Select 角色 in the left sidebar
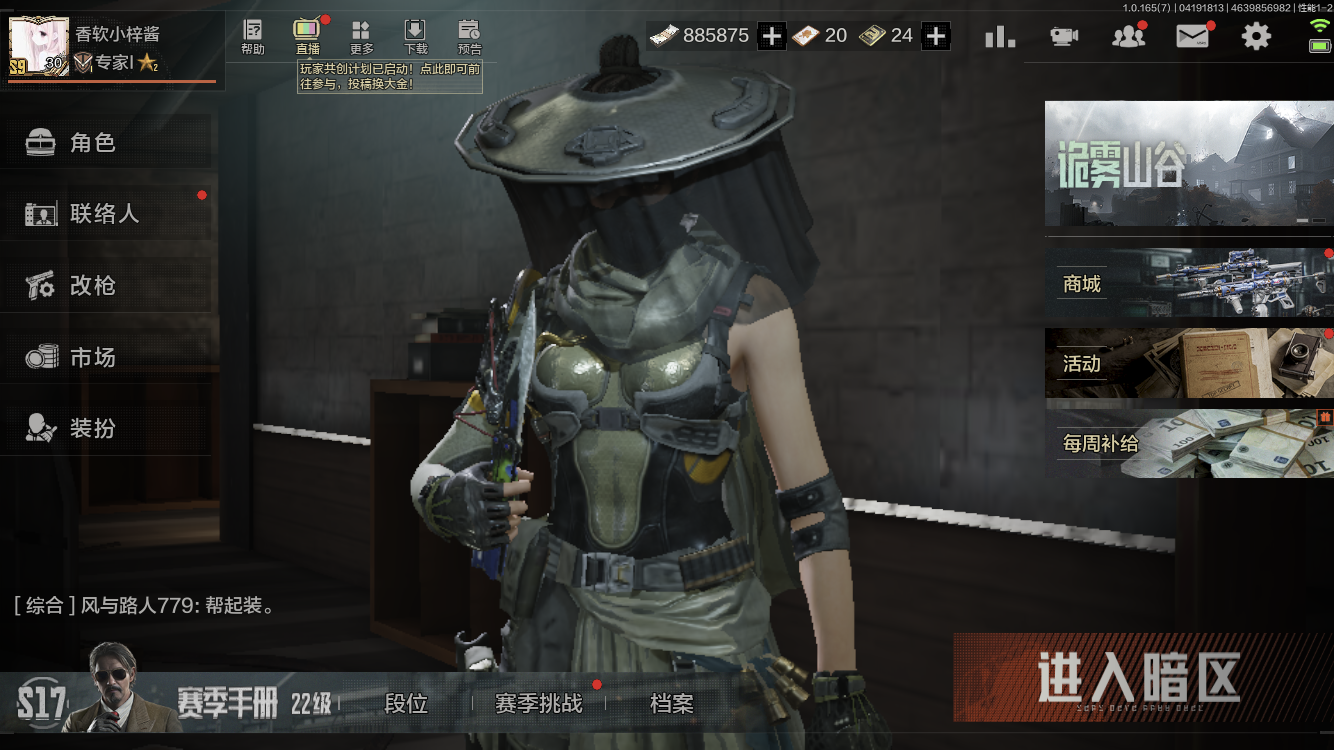Image resolution: width=1334 pixels, height=750 pixels. pyautogui.click(x=100, y=142)
